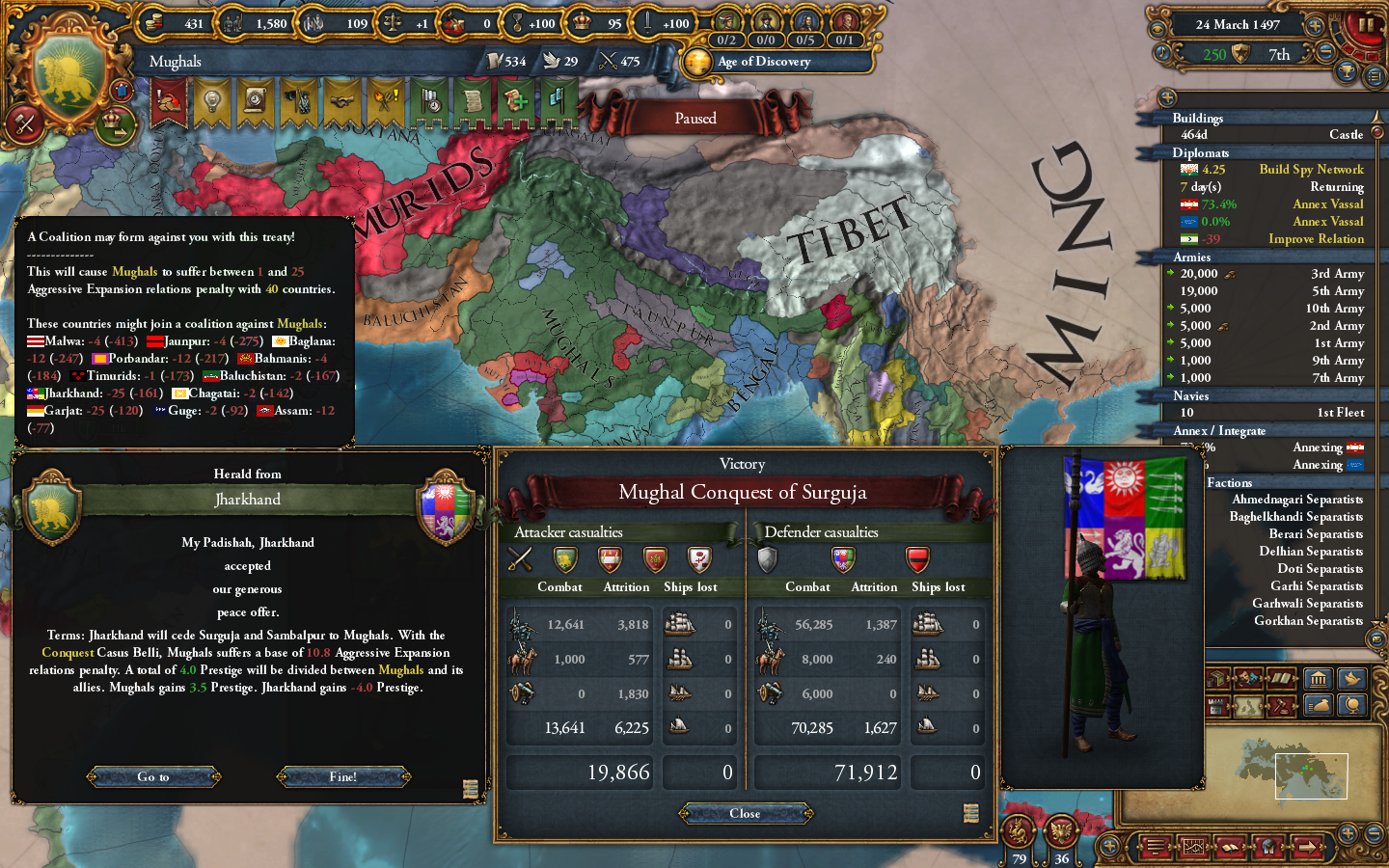Select the military soldier icon in the top banner row
This screenshot has width=1389, height=868.
[298, 101]
